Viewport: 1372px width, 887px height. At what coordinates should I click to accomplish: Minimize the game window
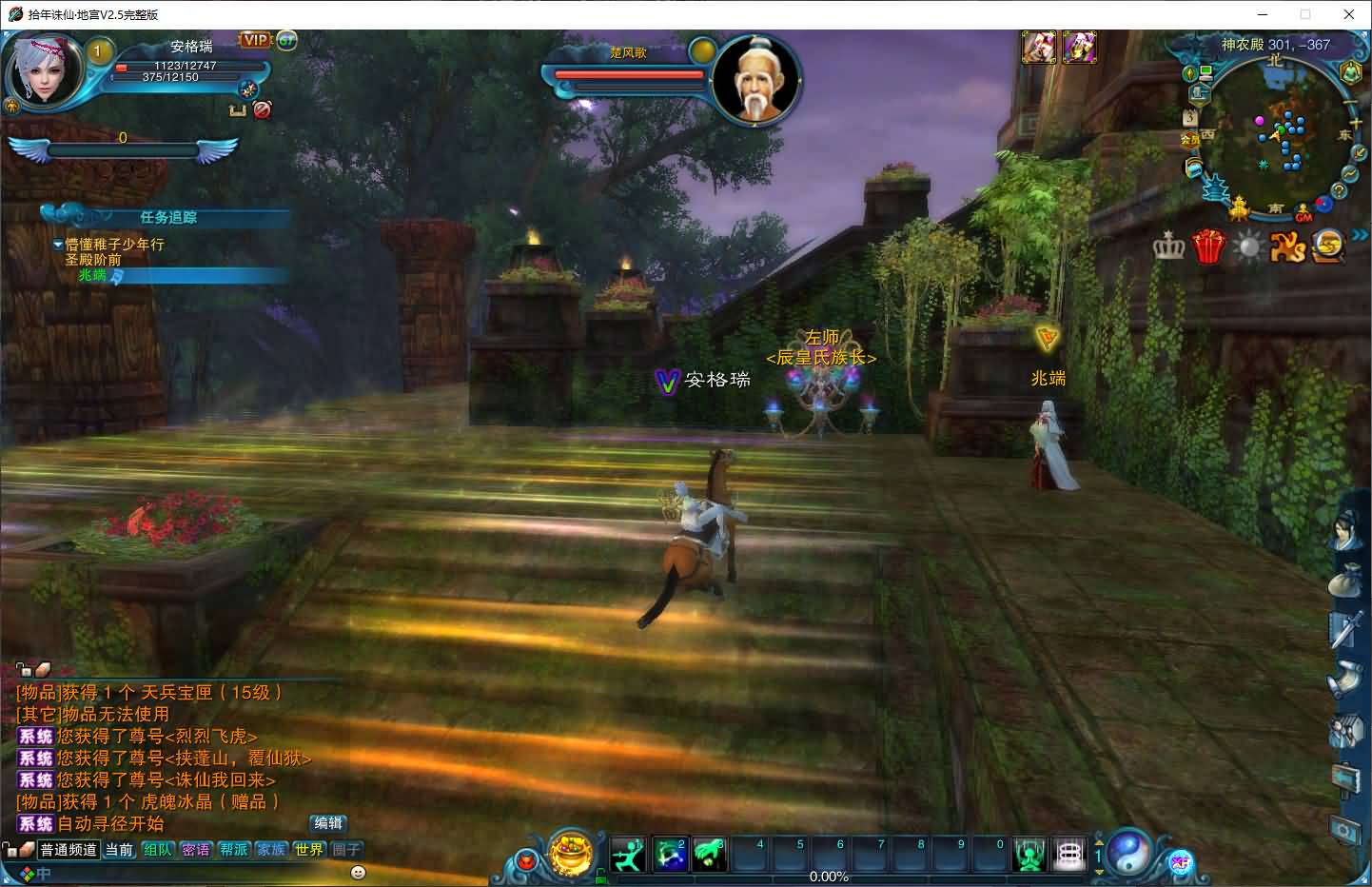(x=1263, y=14)
